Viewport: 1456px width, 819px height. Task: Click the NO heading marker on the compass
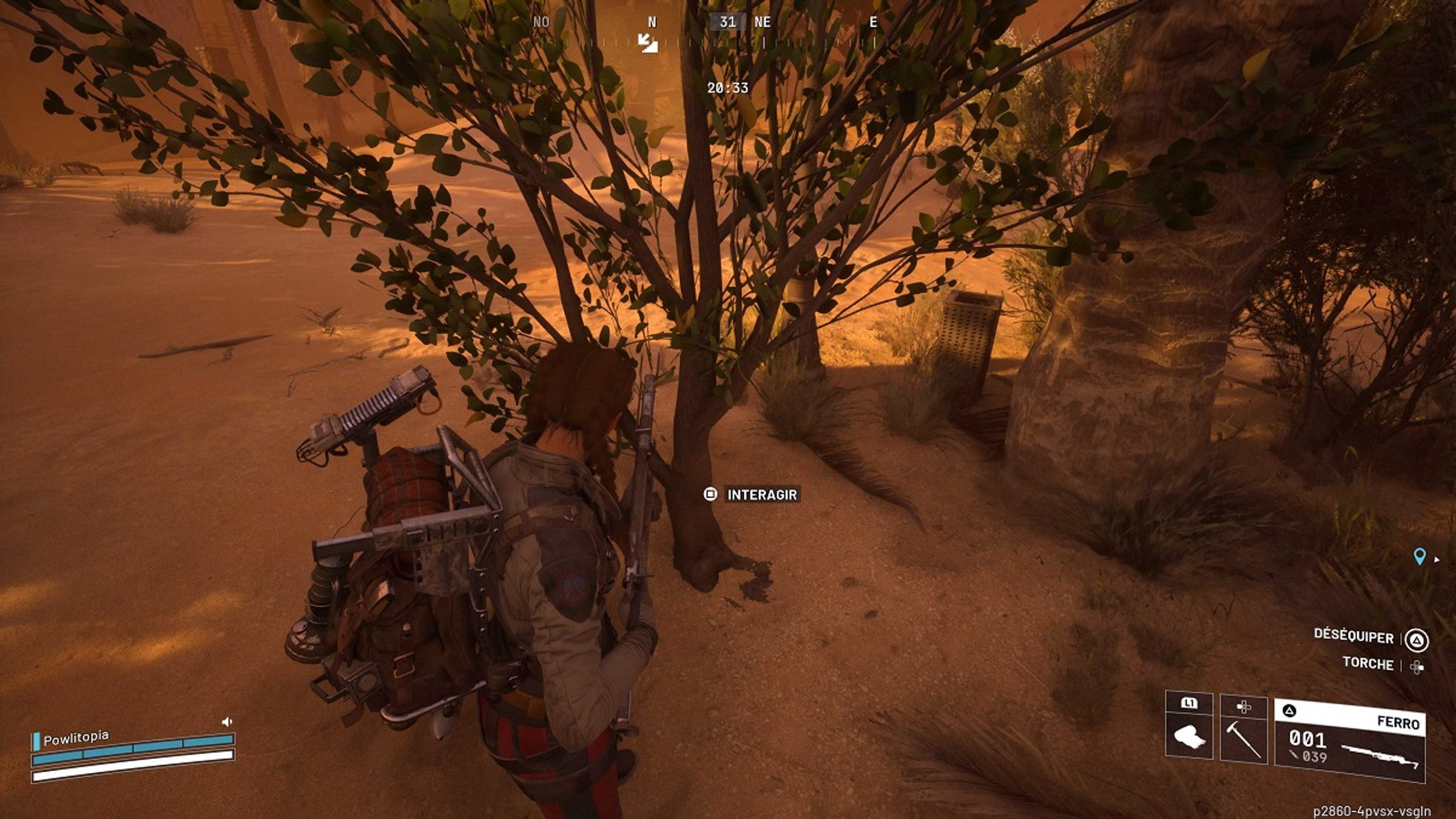pos(541,23)
